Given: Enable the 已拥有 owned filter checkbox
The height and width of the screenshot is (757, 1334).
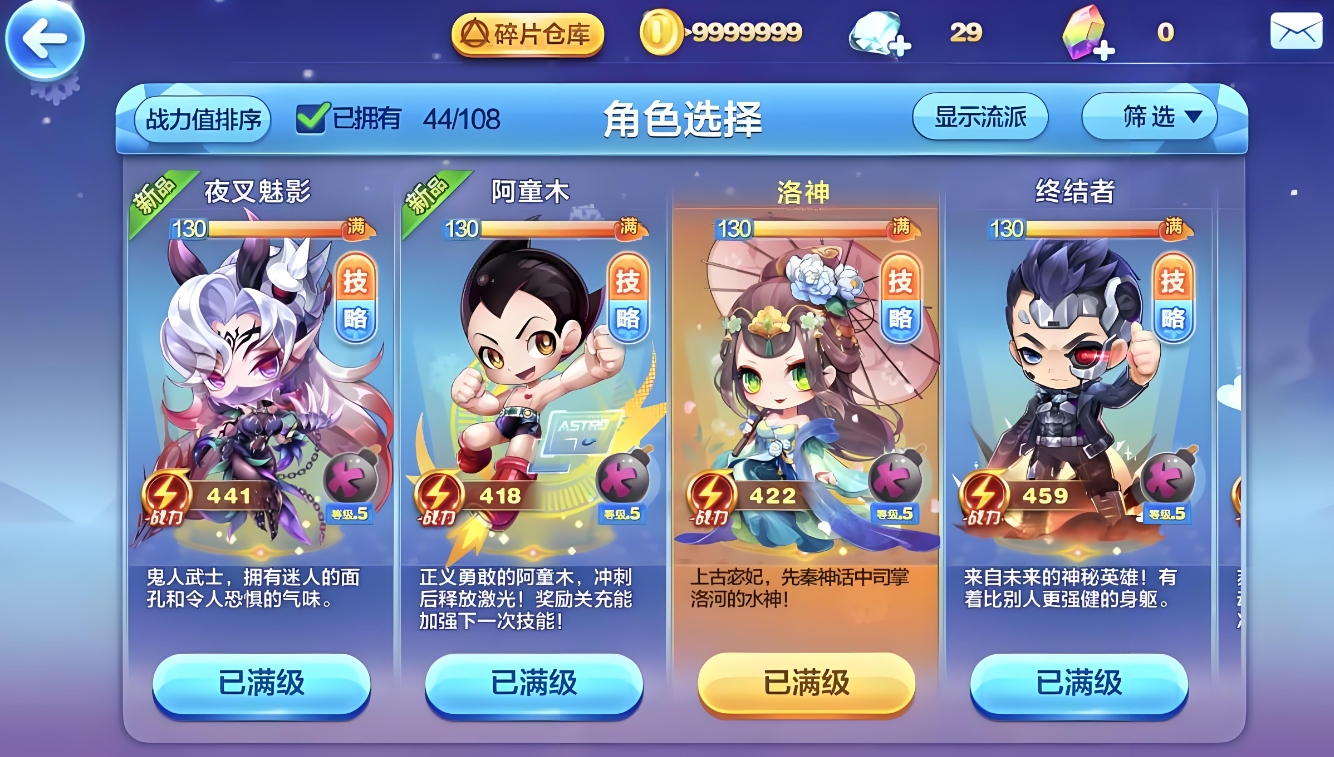Looking at the screenshot, I should [313, 114].
